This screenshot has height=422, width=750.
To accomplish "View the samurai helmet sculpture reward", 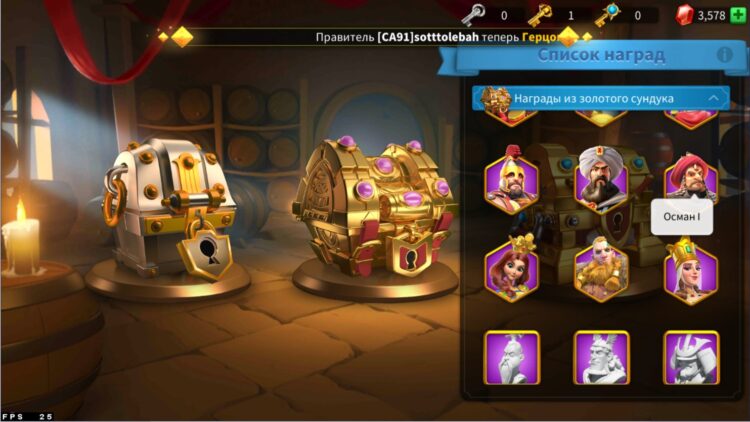I will click(x=691, y=357).
